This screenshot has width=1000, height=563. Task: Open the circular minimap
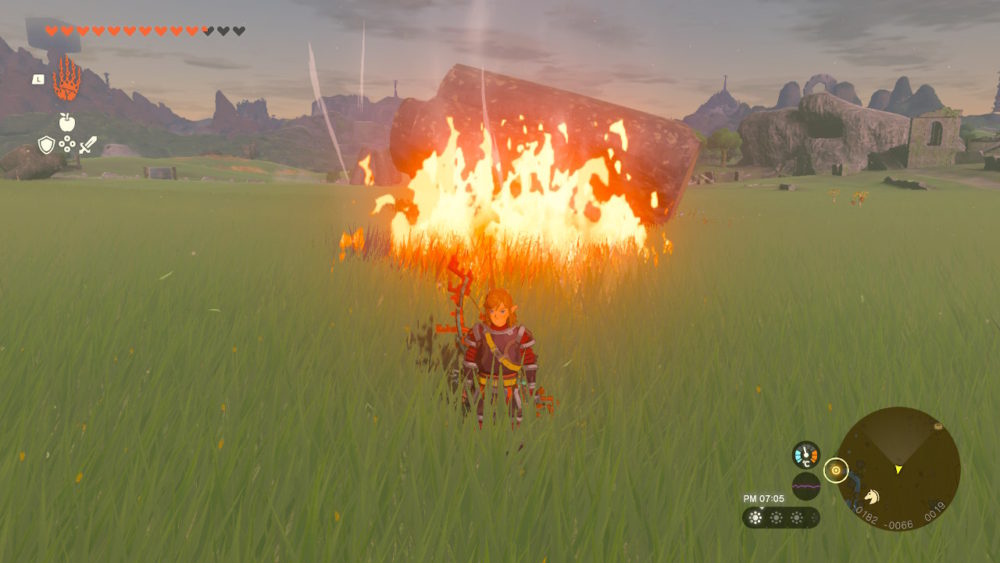(897, 468)
